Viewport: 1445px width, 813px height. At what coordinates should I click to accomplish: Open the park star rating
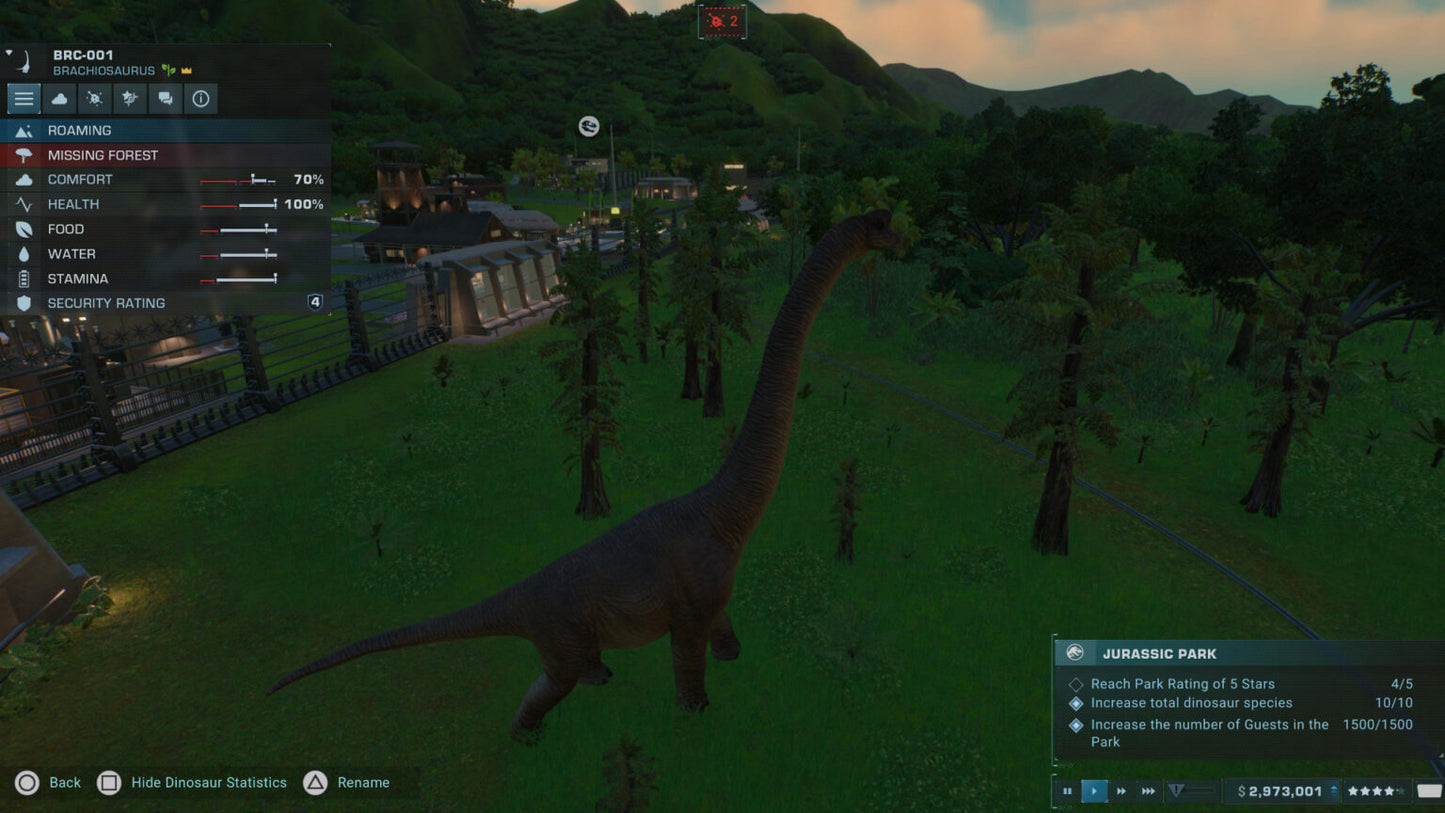tap(1376, 791)
